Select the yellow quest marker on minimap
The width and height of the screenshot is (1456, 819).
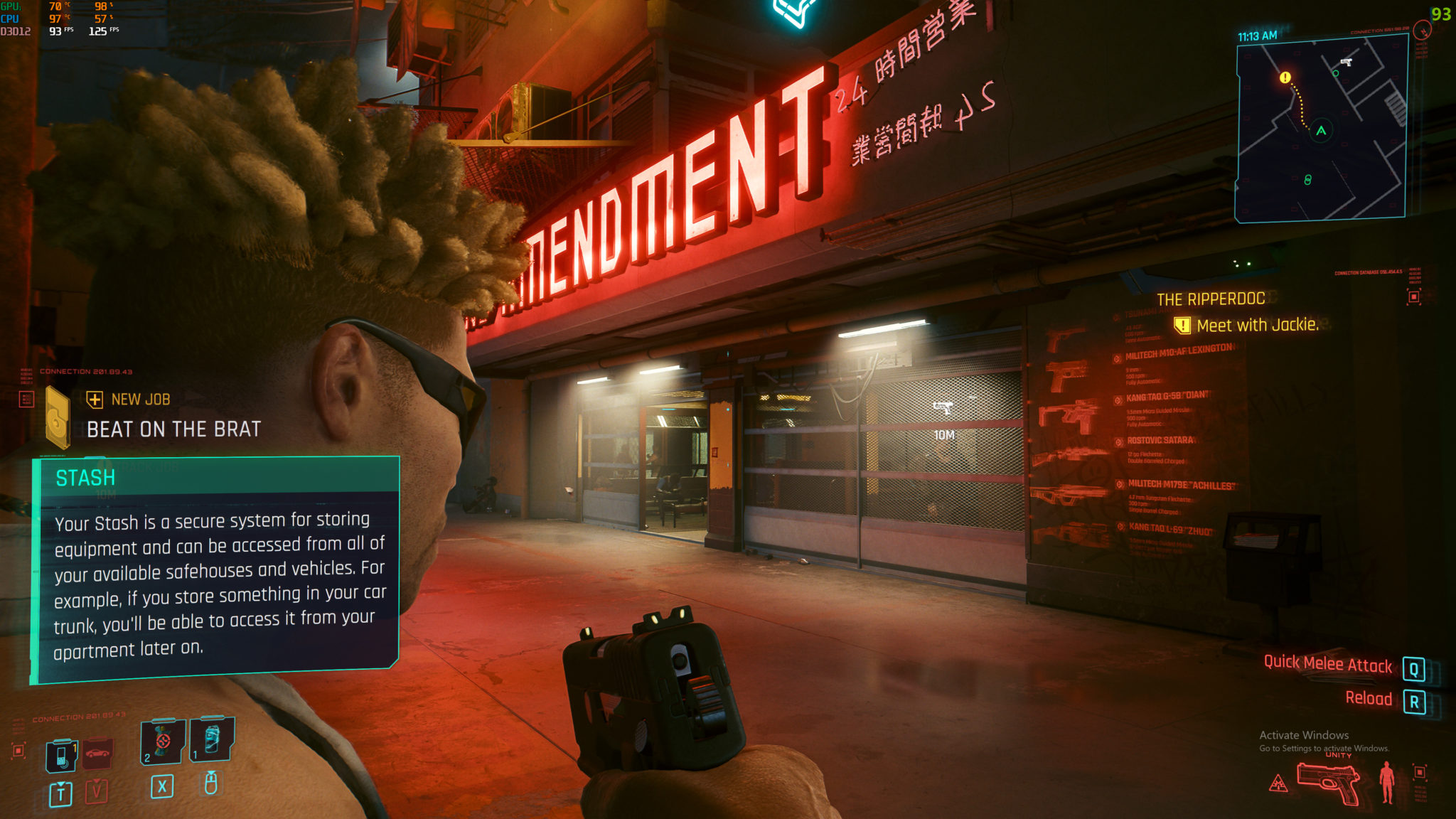click(x=1285, y=77)
